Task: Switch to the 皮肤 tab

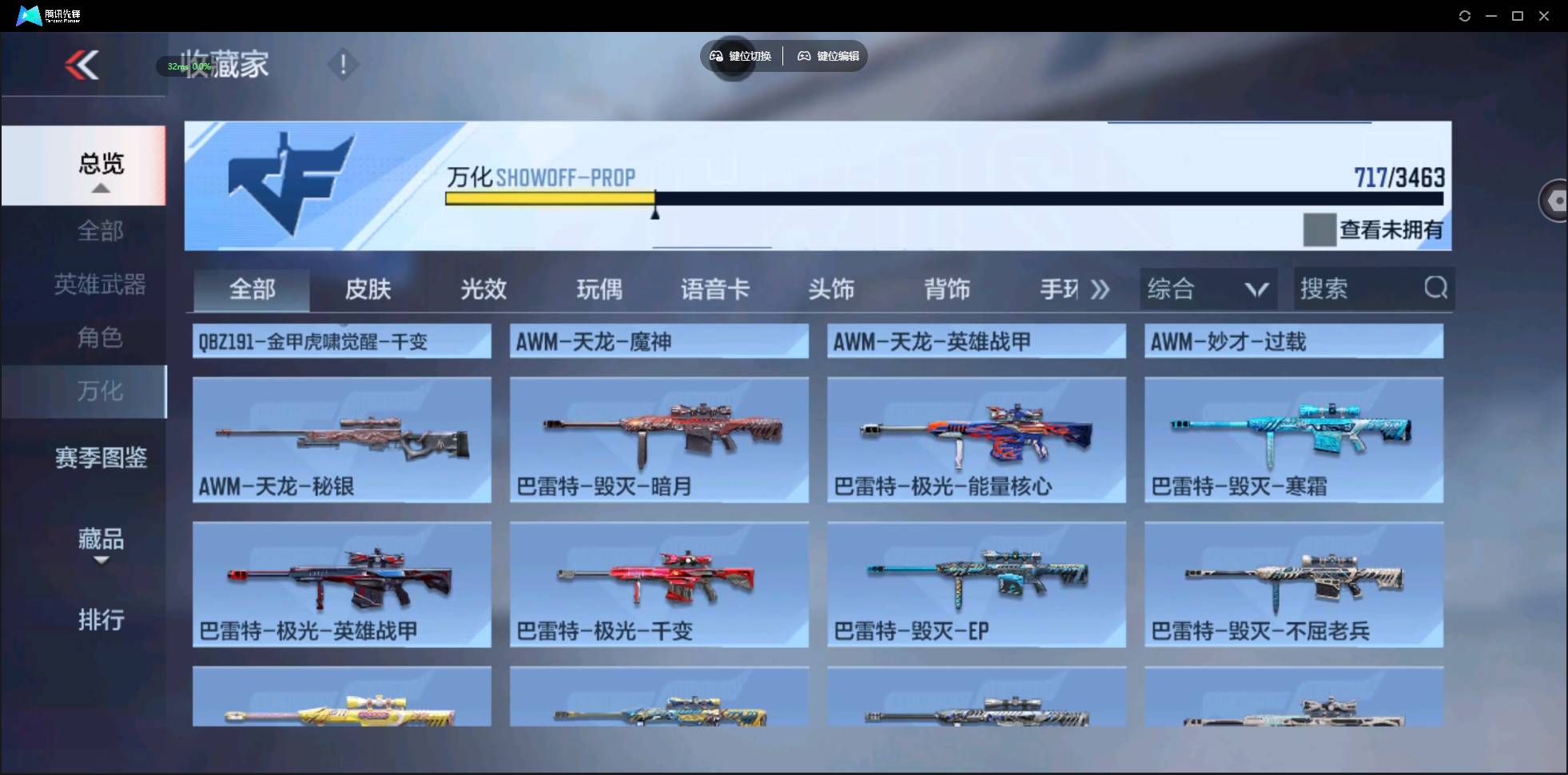Action: [x=368, y=289]
